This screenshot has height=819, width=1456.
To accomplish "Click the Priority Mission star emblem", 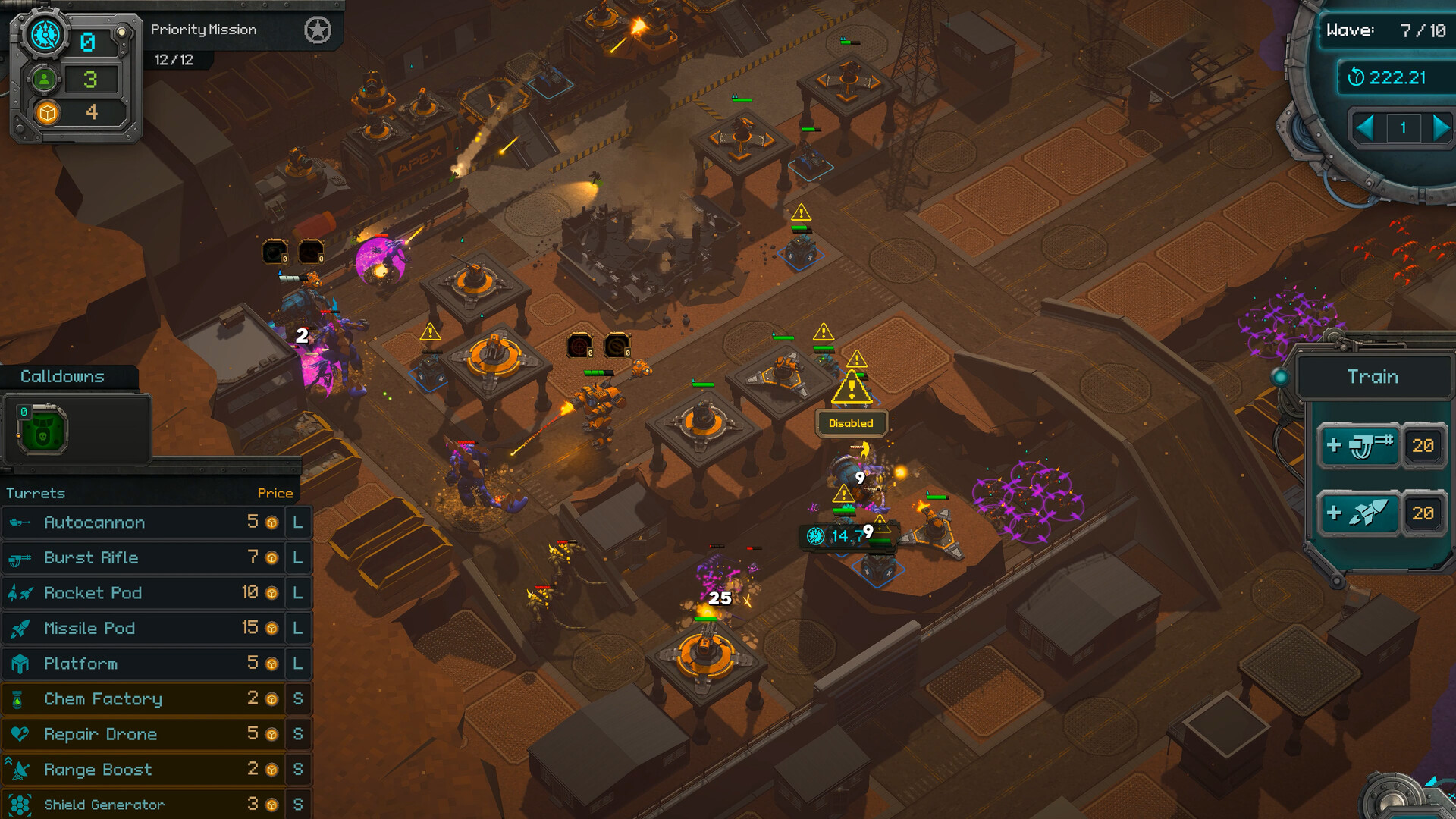I will 318,31.
